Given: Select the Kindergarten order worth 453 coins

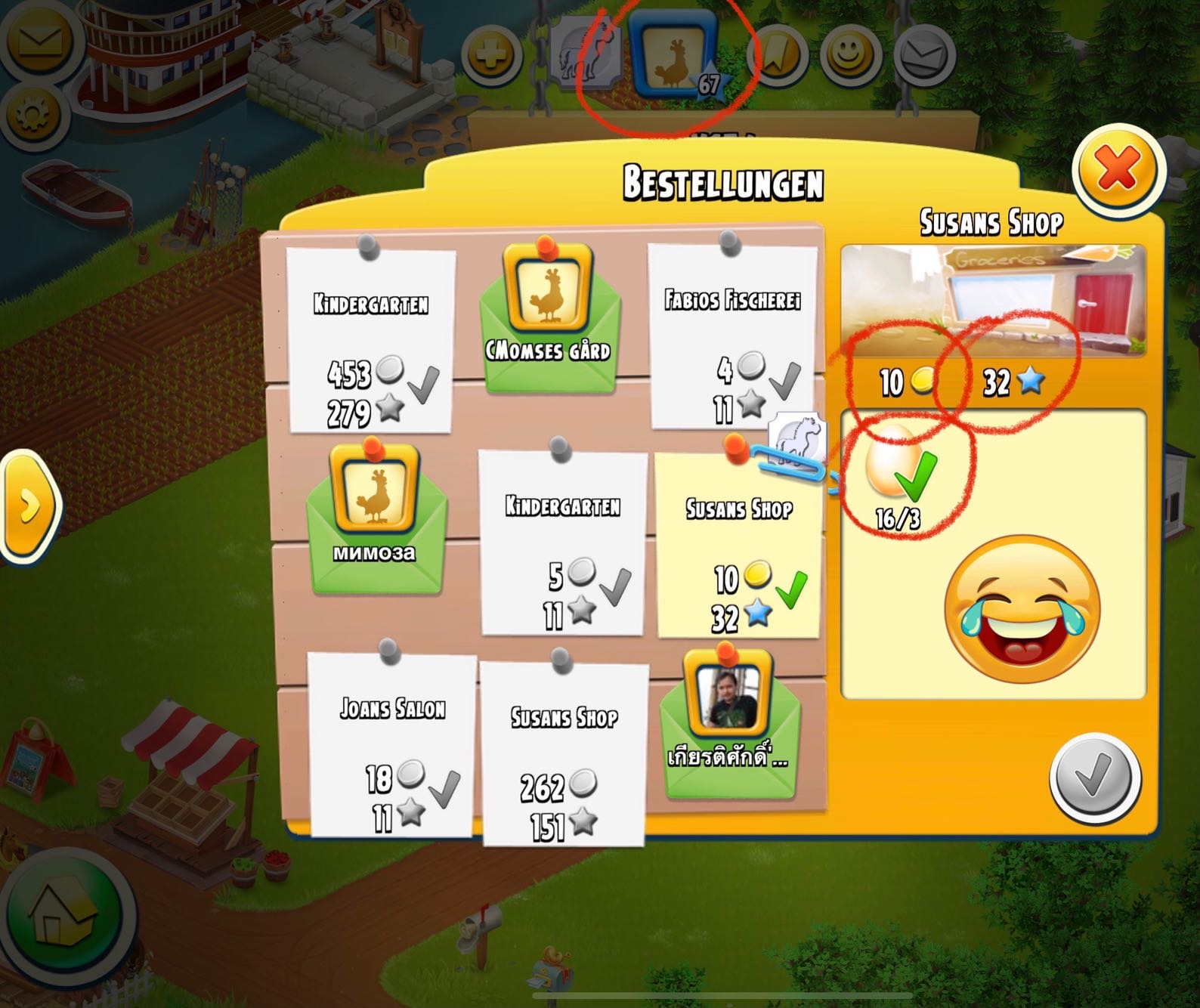Looking at the screenshot, I should click(x=371, y=340).
